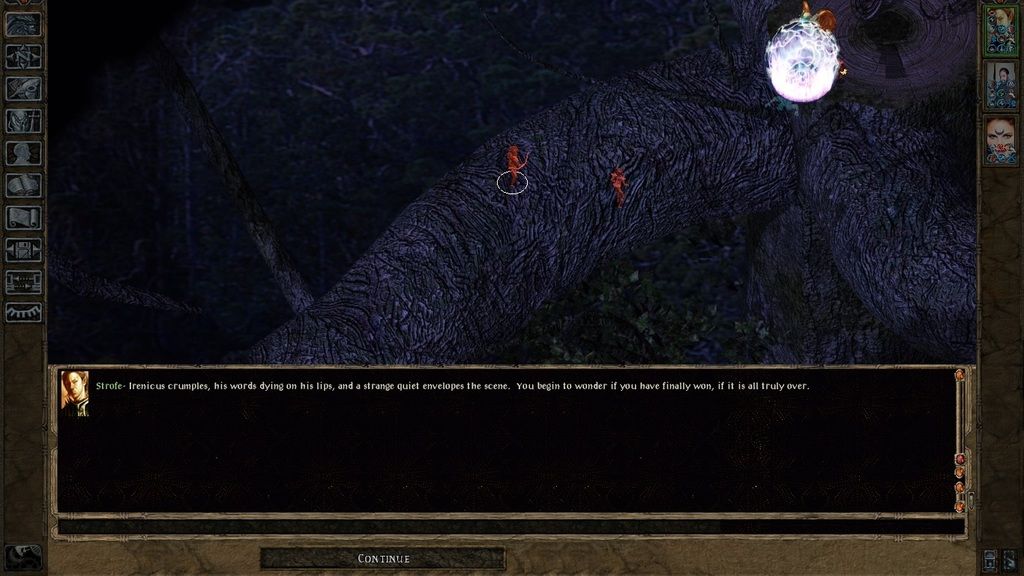This screenshot has height=576, width=1024.
Task: Continue the dialogue with the Continue button
Action: click(383, 558)
